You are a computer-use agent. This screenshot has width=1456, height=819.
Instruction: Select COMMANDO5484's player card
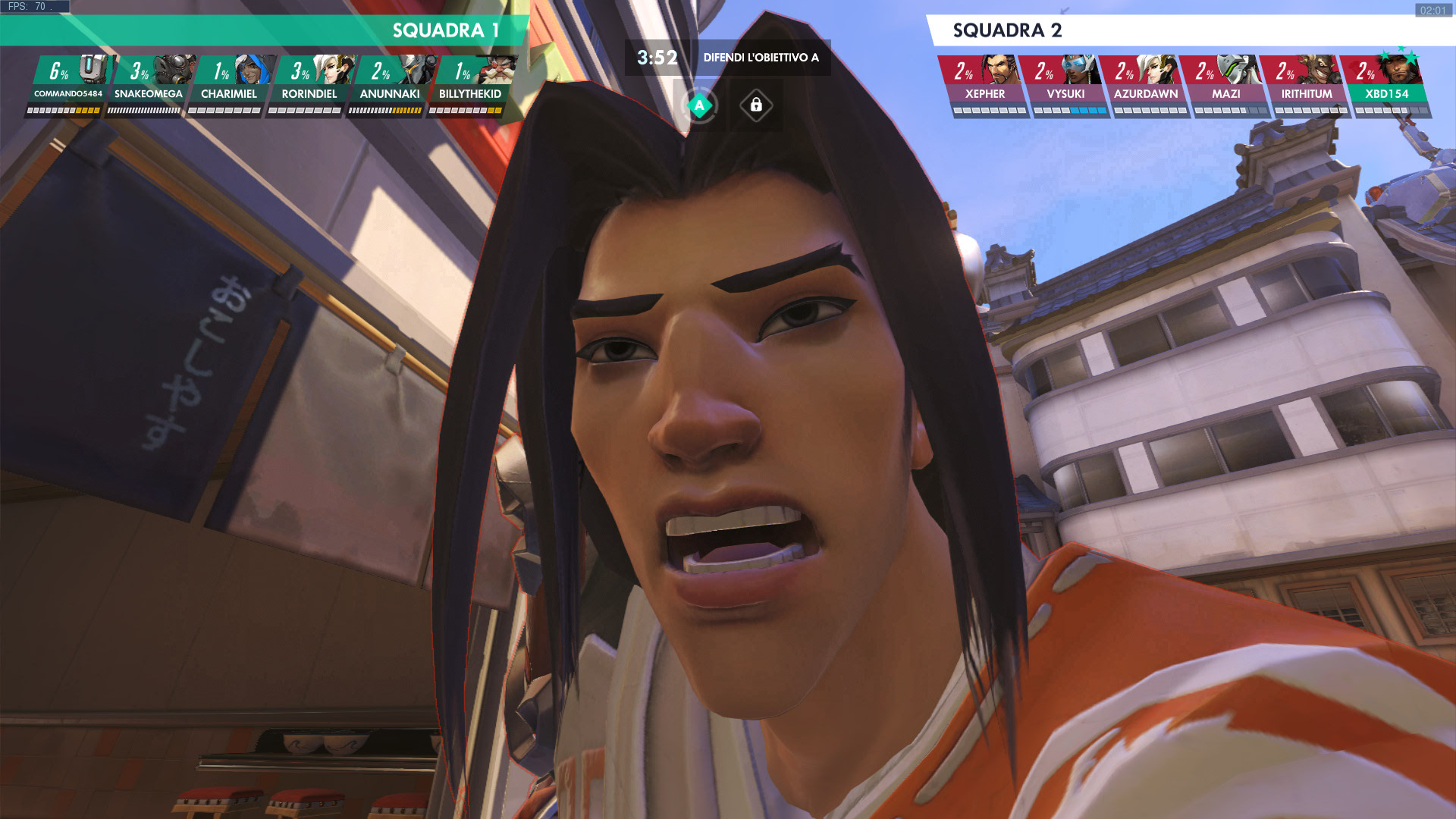click(x=68, y=83)
